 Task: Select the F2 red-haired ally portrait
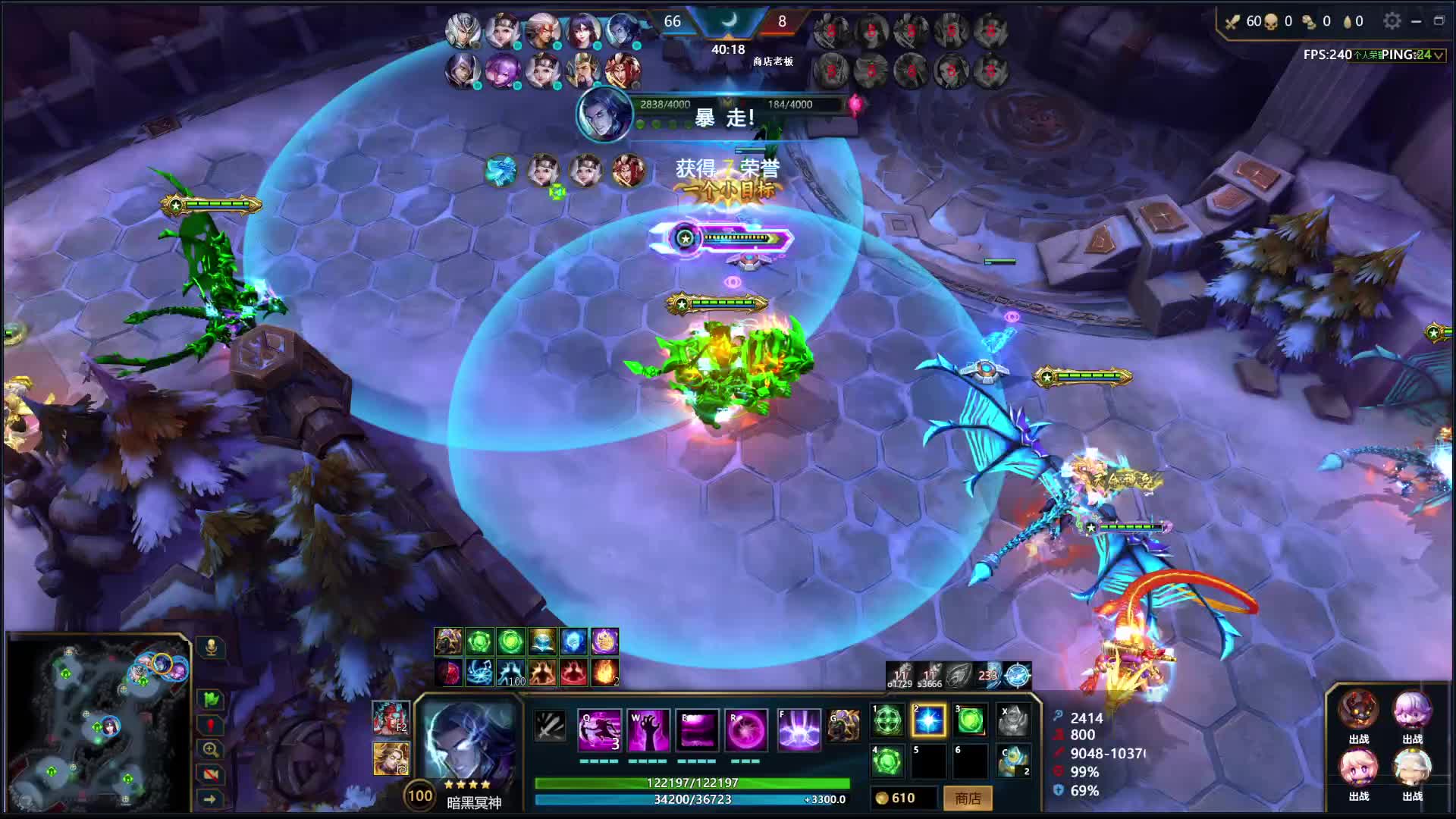tap(391, 717)
